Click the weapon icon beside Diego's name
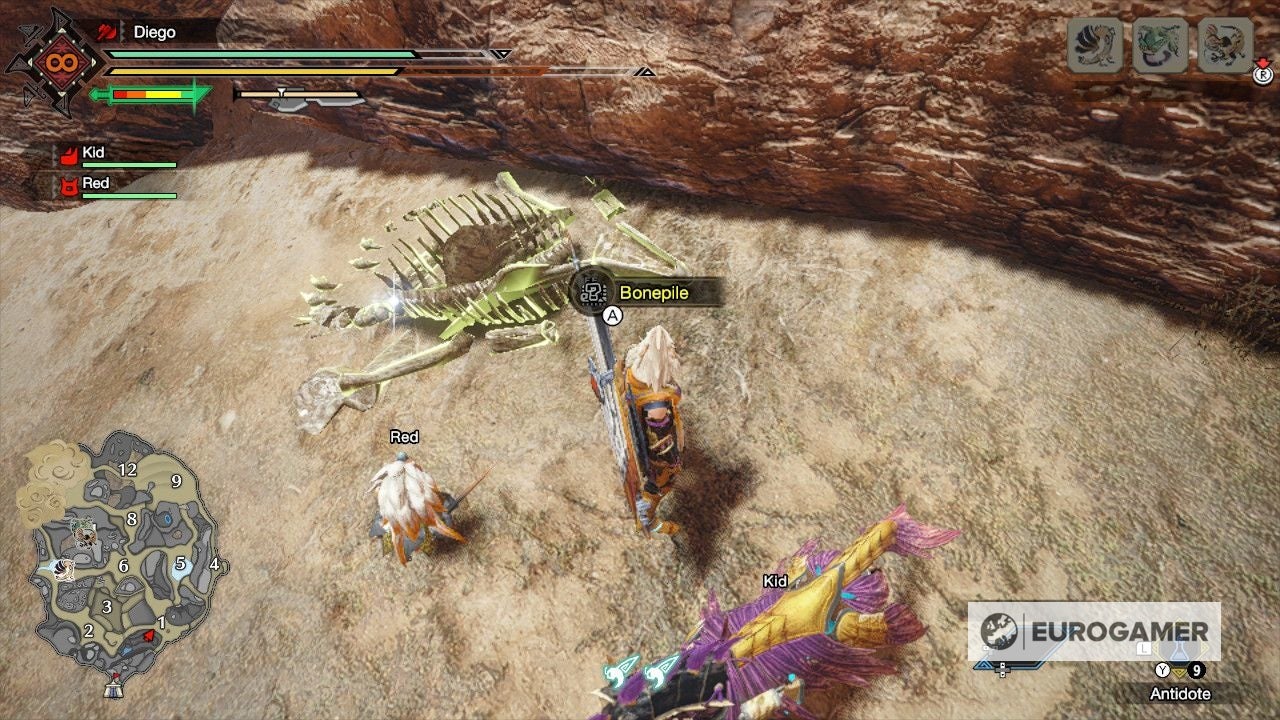Viewport: 1280px width, 720px height. 104,32
